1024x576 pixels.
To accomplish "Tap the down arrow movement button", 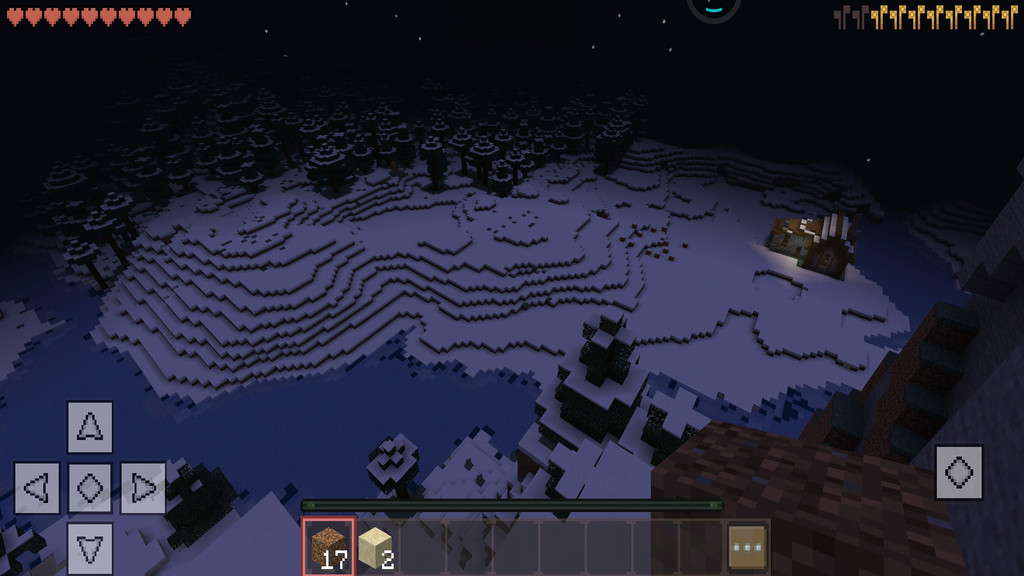I will pos(90,548).
